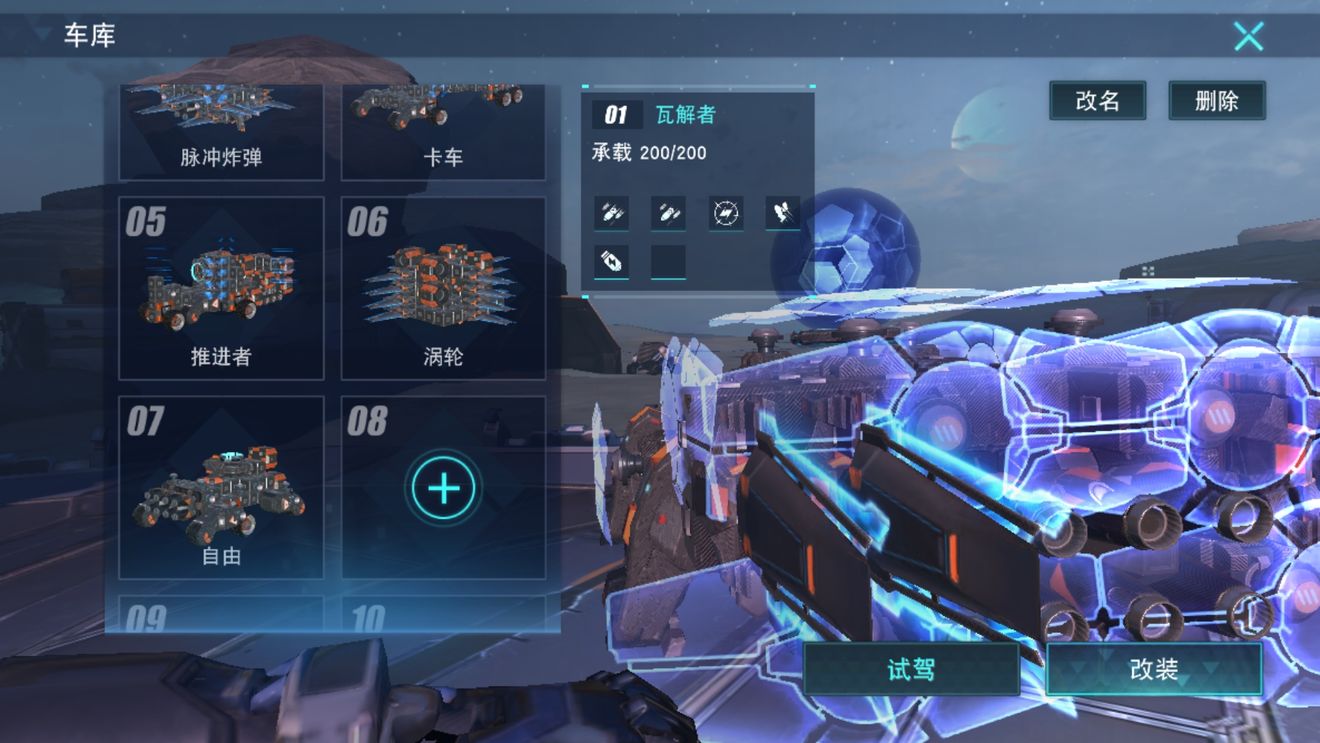
Task: Add a new vehicle in slot 08
Action: pyautogui.click(x=443, y=488)
